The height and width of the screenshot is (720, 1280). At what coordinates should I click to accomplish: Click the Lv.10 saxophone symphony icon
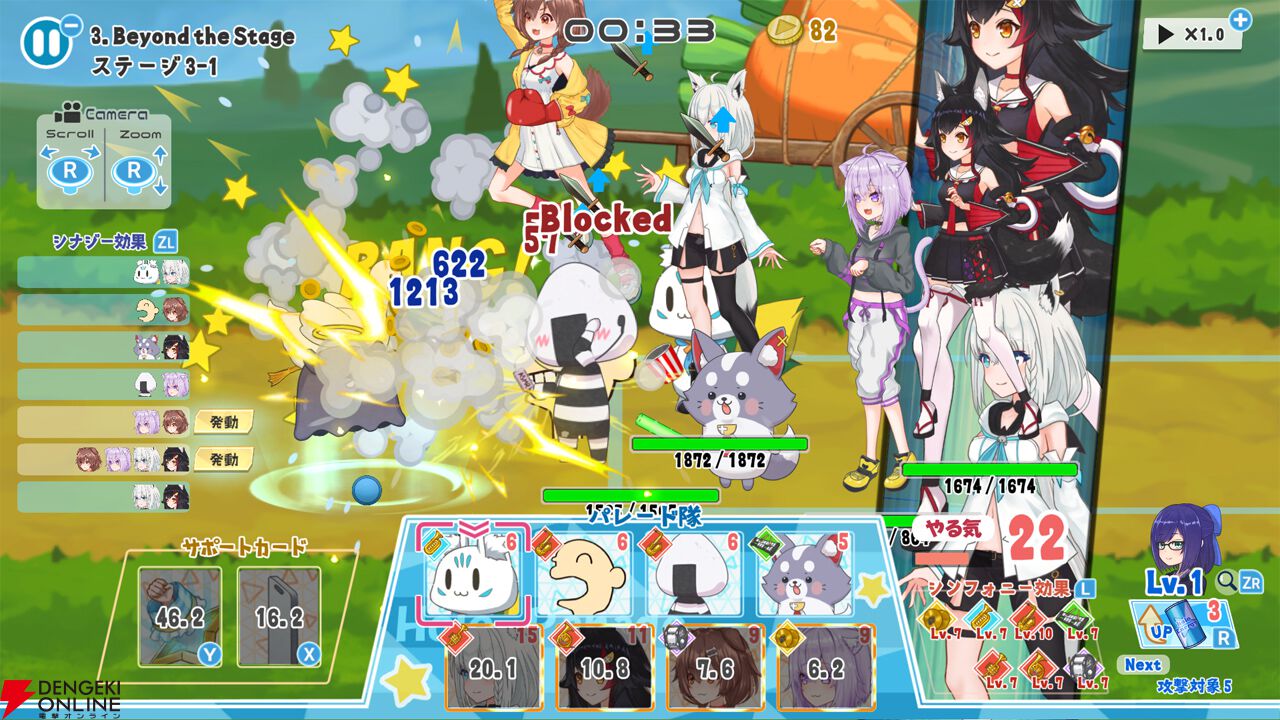(x=1025, y=617)
